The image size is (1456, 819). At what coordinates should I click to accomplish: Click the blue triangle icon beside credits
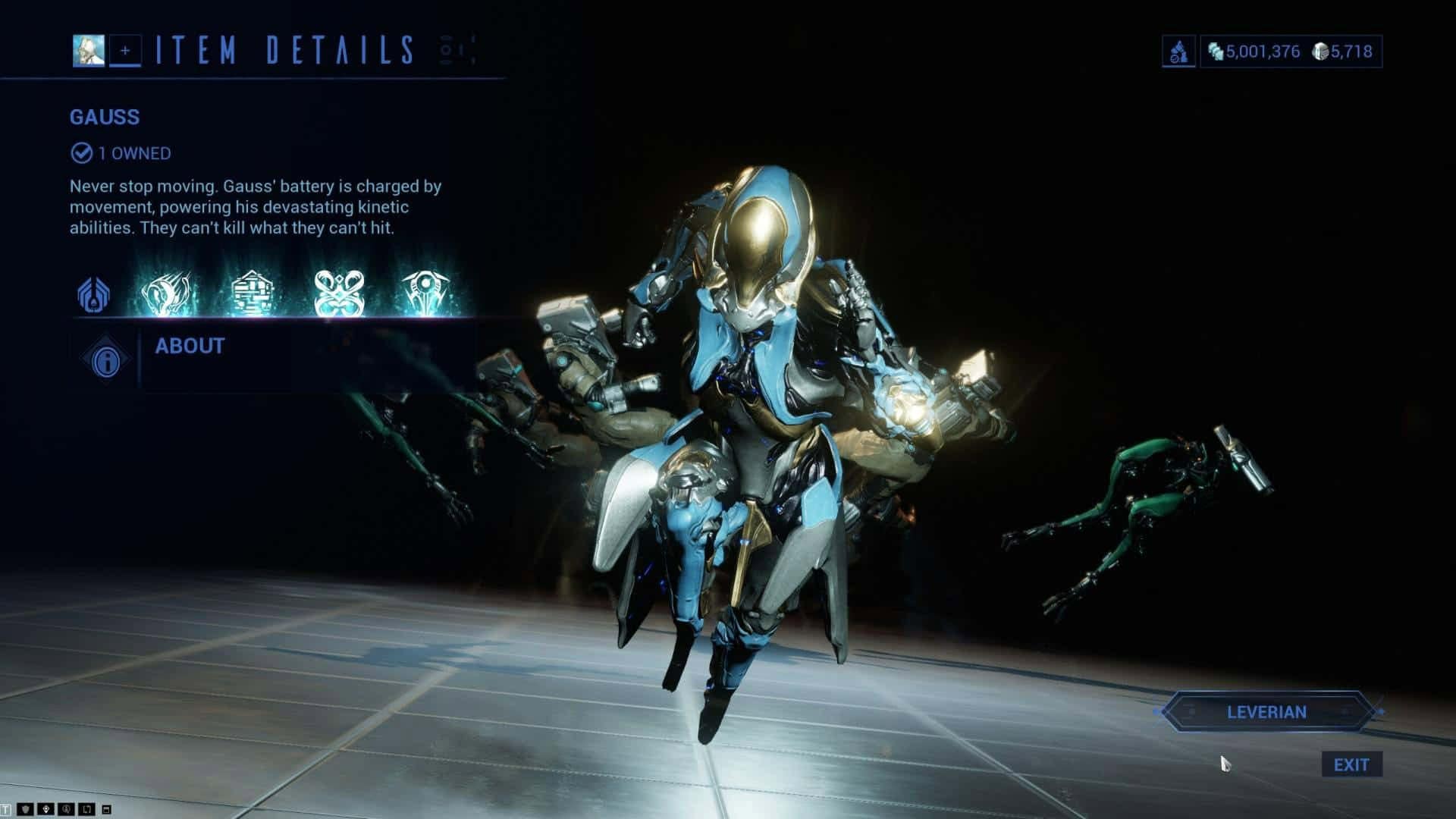1178,52
